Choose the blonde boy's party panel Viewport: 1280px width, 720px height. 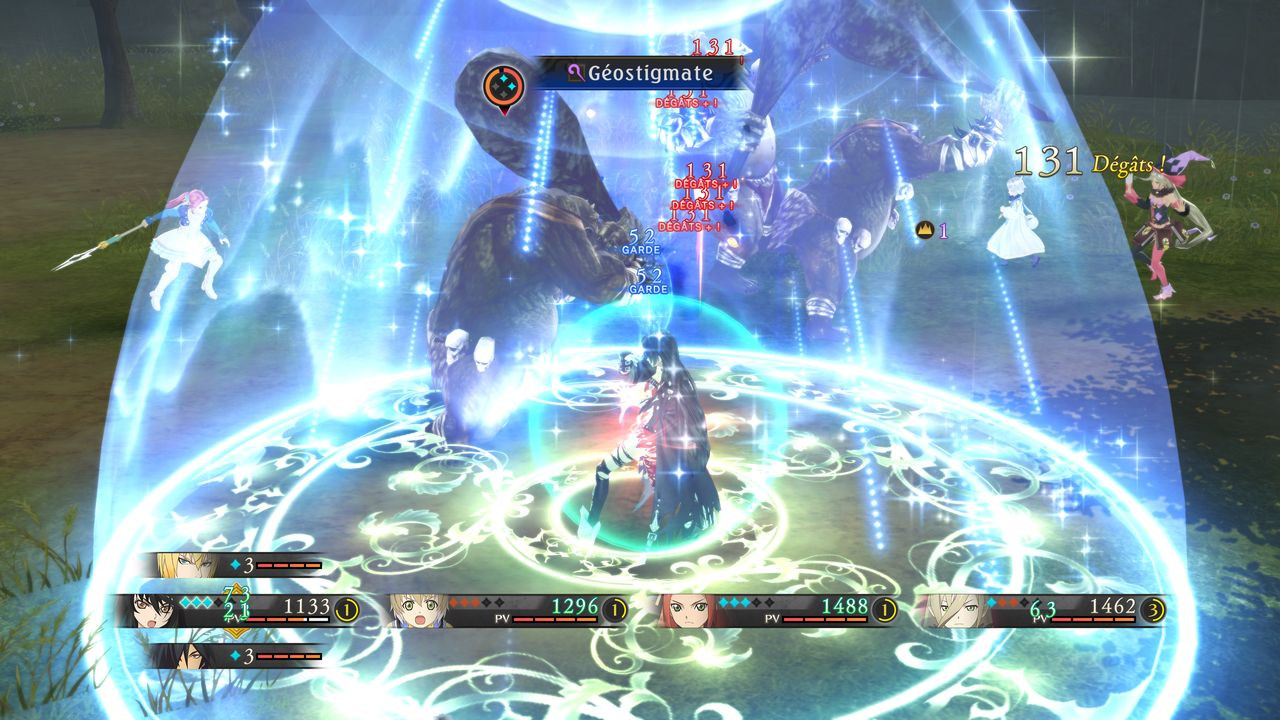tap(507, 610)
